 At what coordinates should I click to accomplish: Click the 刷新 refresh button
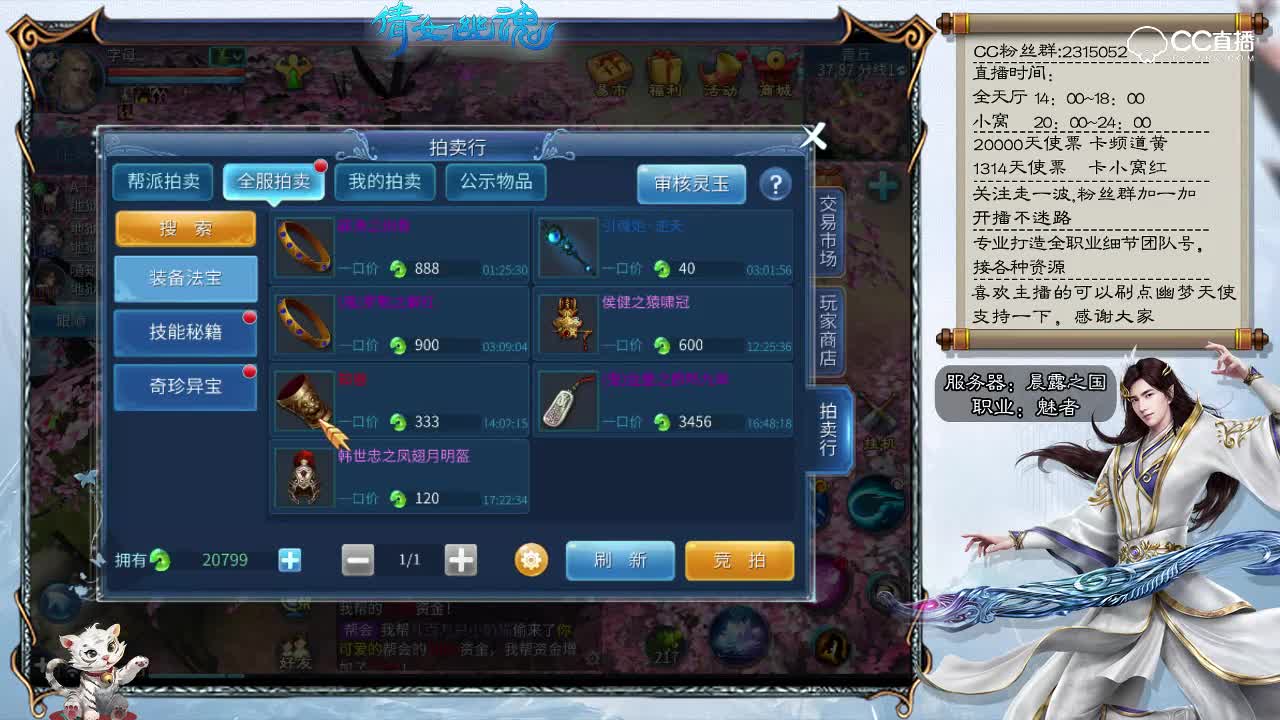pyautogui.click(x=619, y=561)
